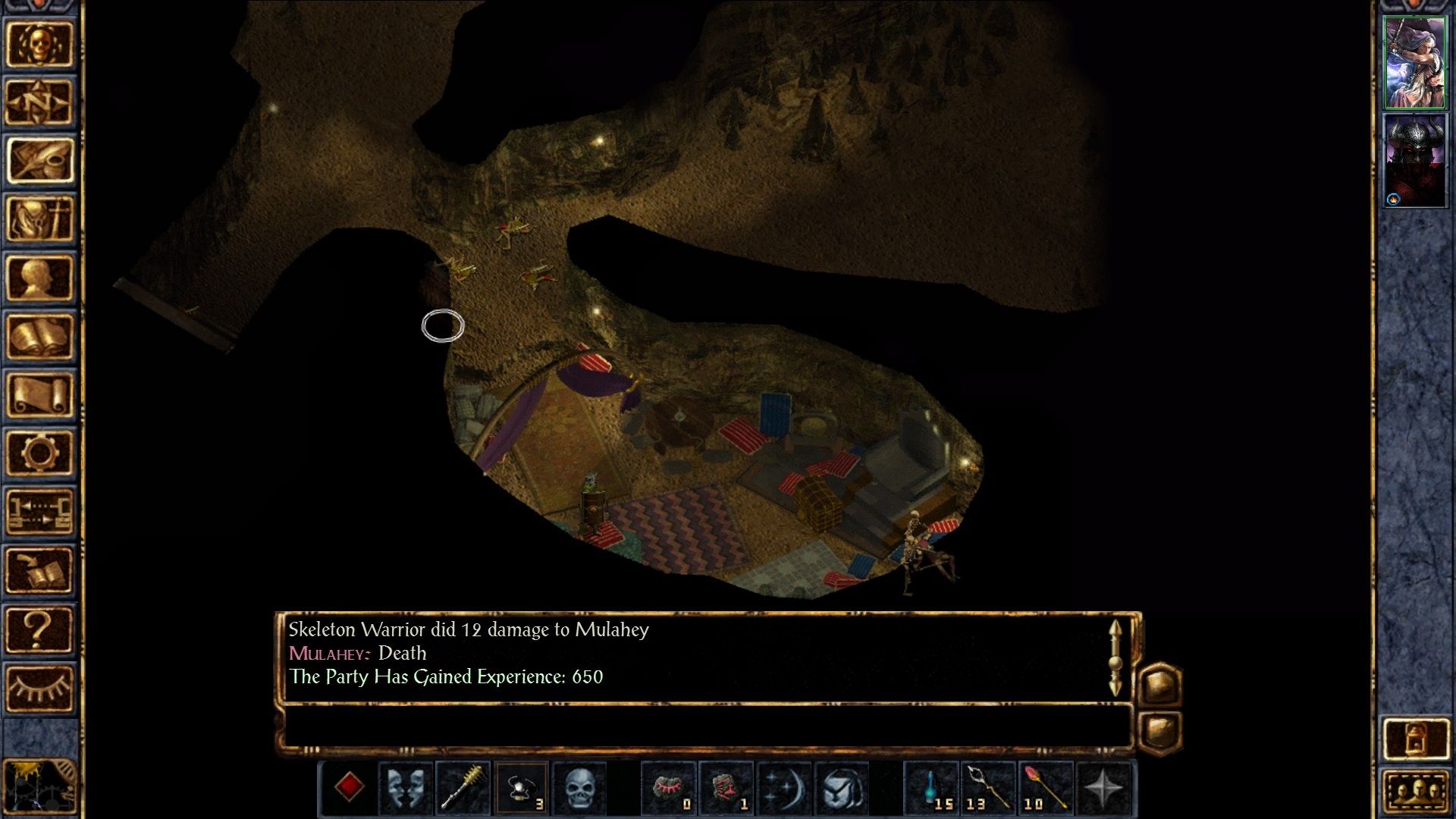Open the skull game menu button

point(39,44)
